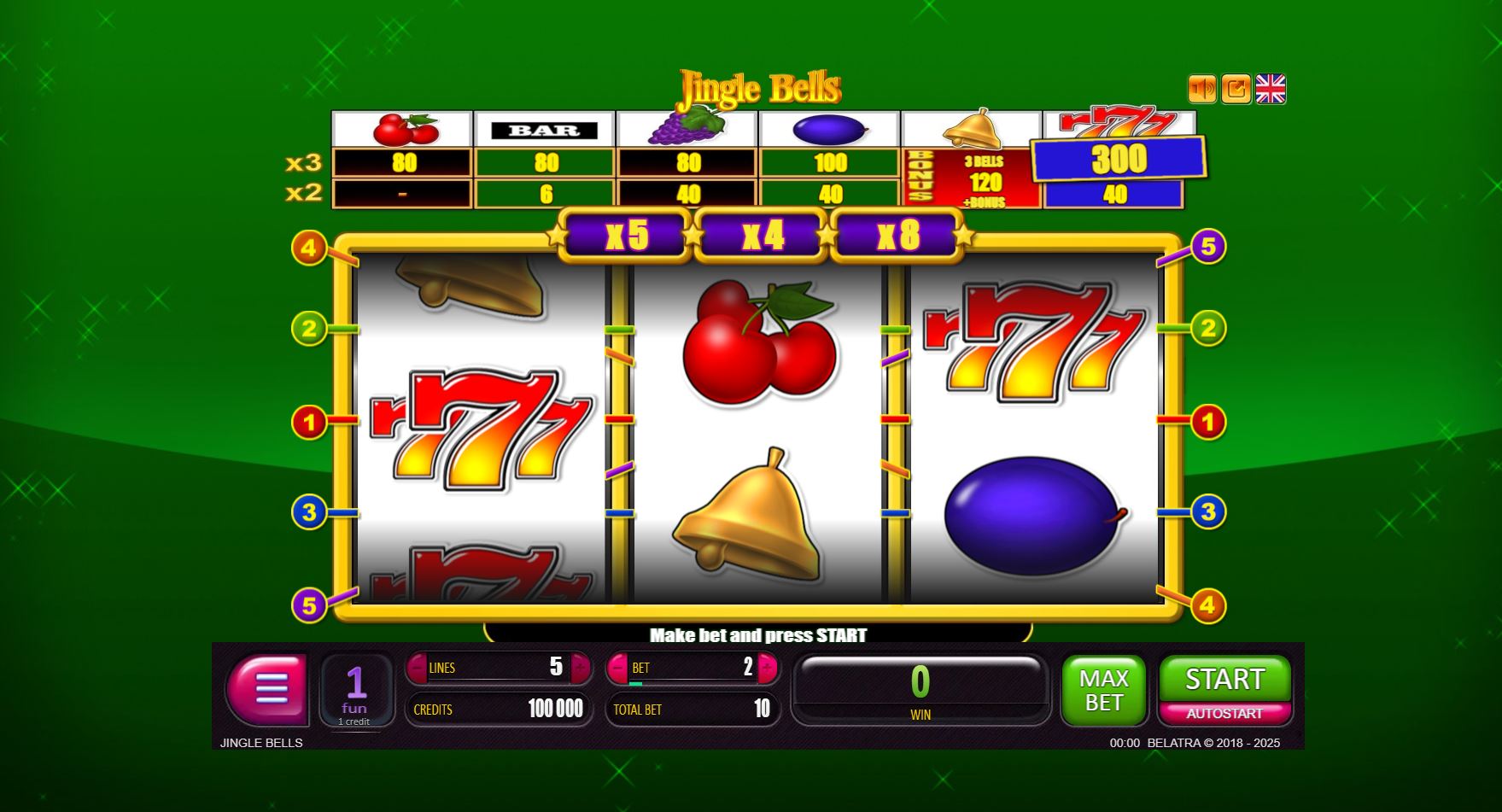Click the grapes symbol in the paytable
Image resolution: width=1502 pixels, height=812 pixels.
click(x=690, y=128)
